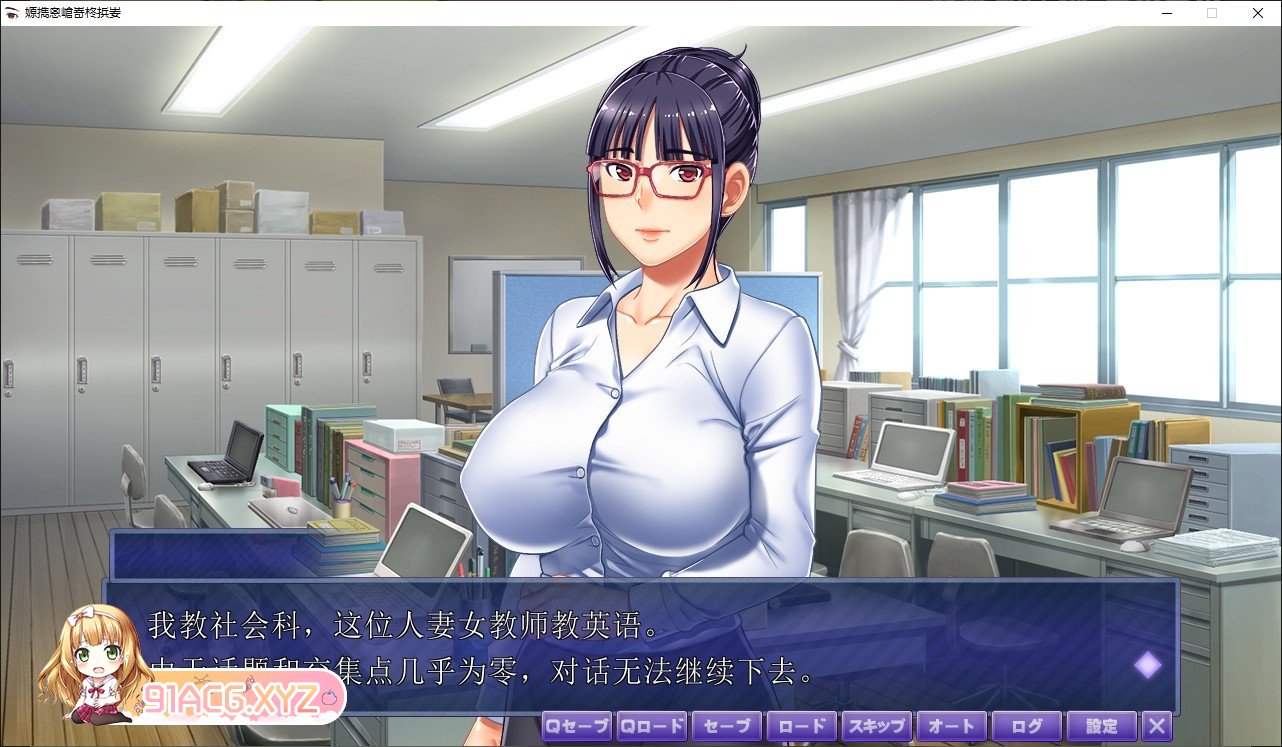Minimize the game window
The height and width of the screenshot is (747, 1282).
pyautogui.click(x=1166, y=13)
